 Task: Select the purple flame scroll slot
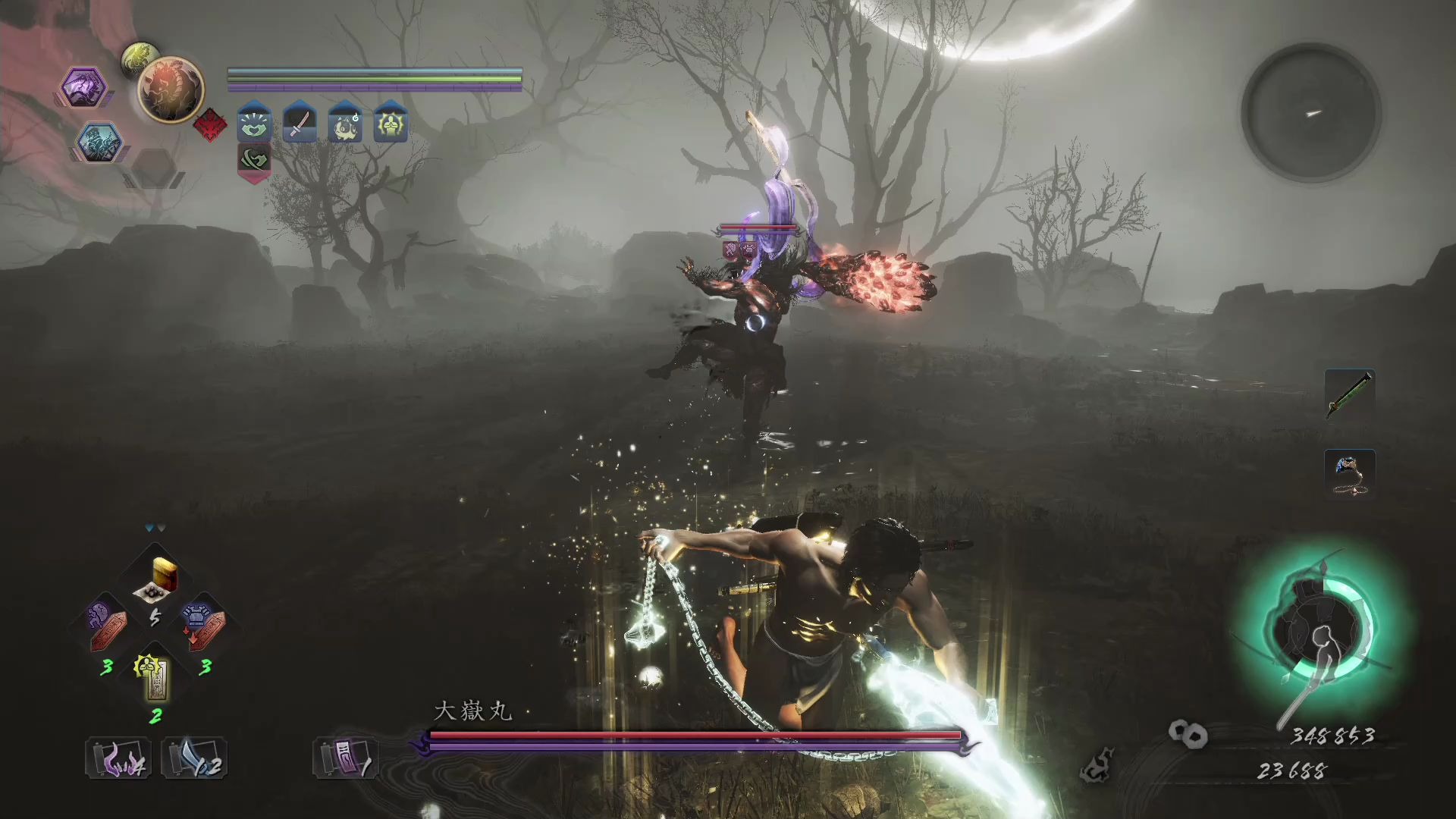118,758
